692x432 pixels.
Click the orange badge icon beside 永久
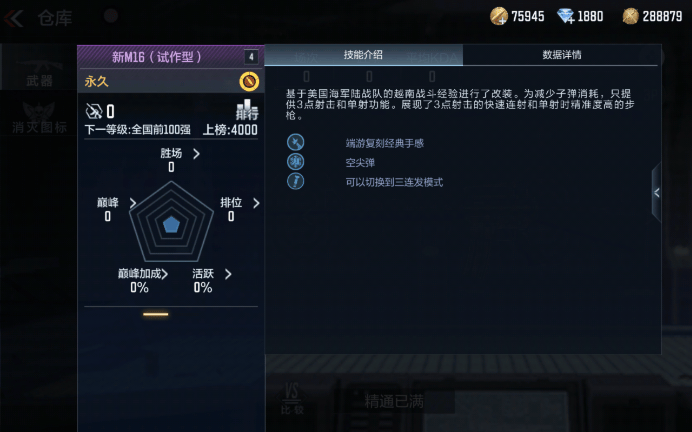click(249, 81)
